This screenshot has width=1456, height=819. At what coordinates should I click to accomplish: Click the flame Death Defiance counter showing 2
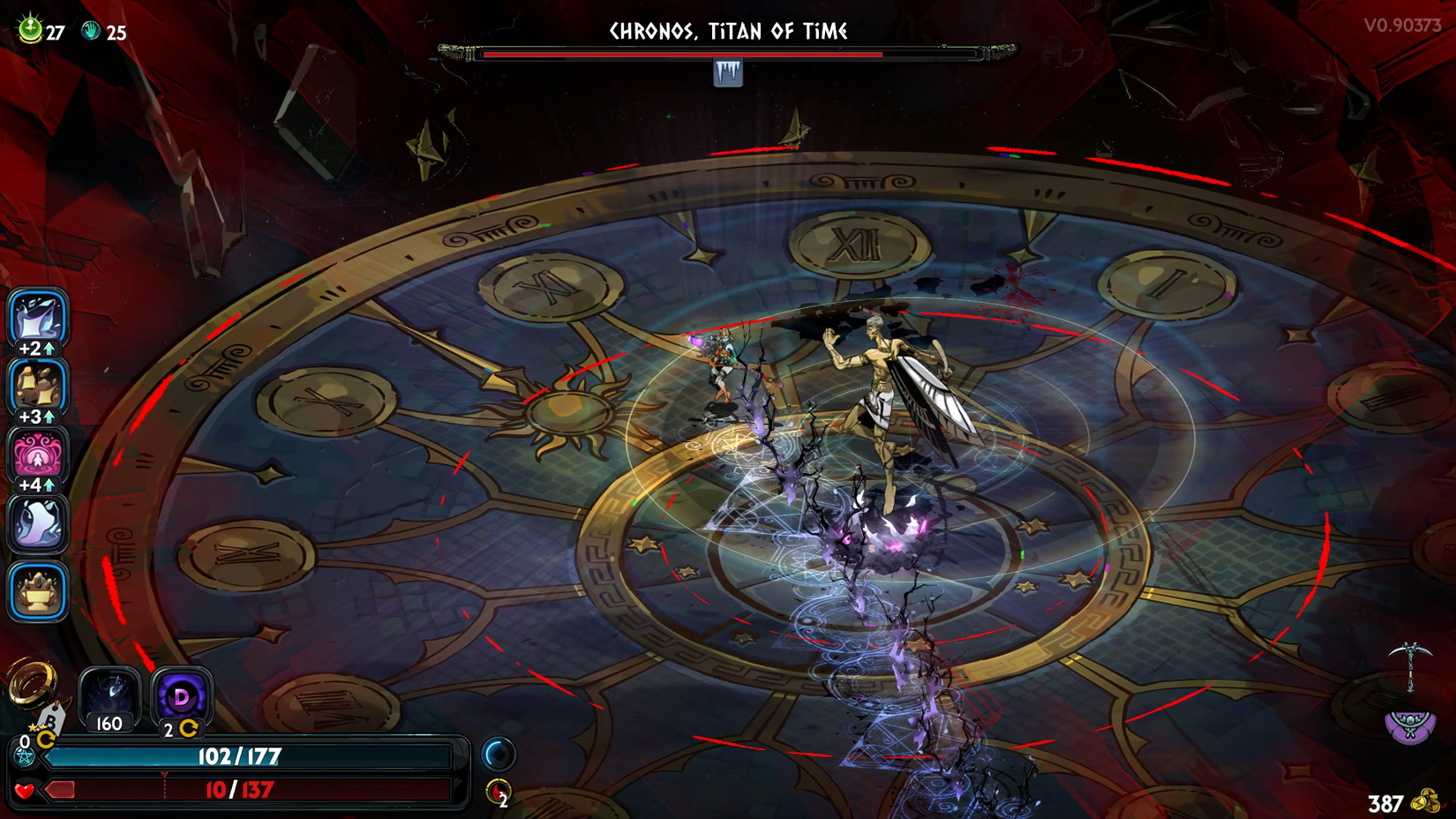coord(497,792)
